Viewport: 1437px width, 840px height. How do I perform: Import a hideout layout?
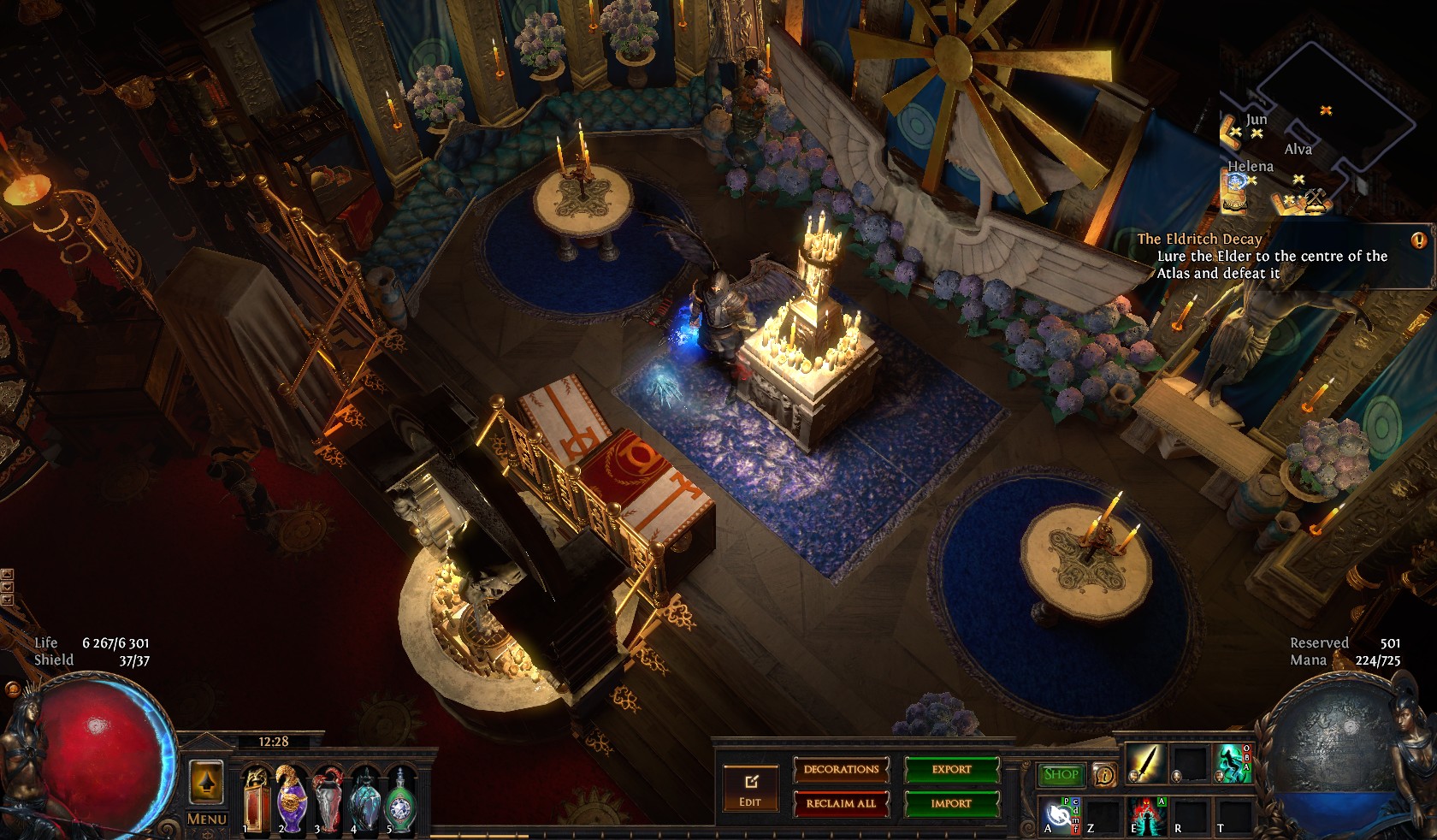click(951, 804)
